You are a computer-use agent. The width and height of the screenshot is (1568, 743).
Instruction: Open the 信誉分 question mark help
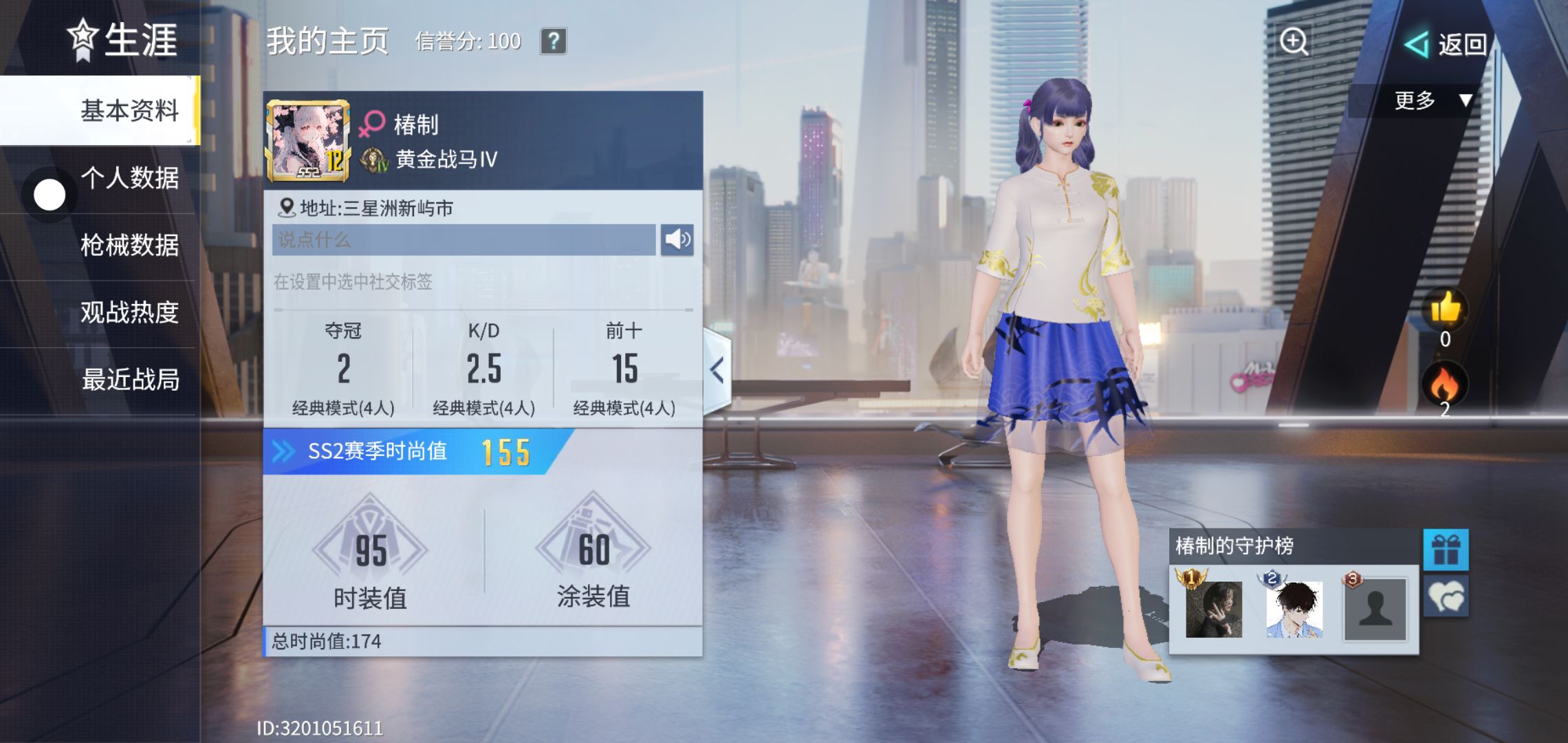point(553,41)
